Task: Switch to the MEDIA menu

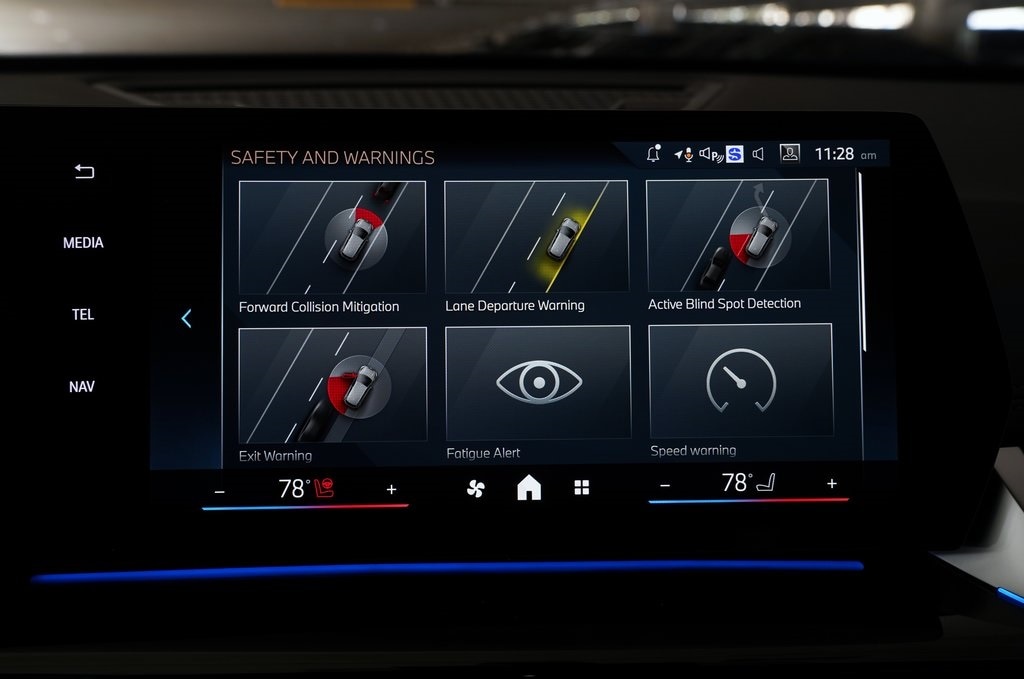Action: tap(83, 243)
